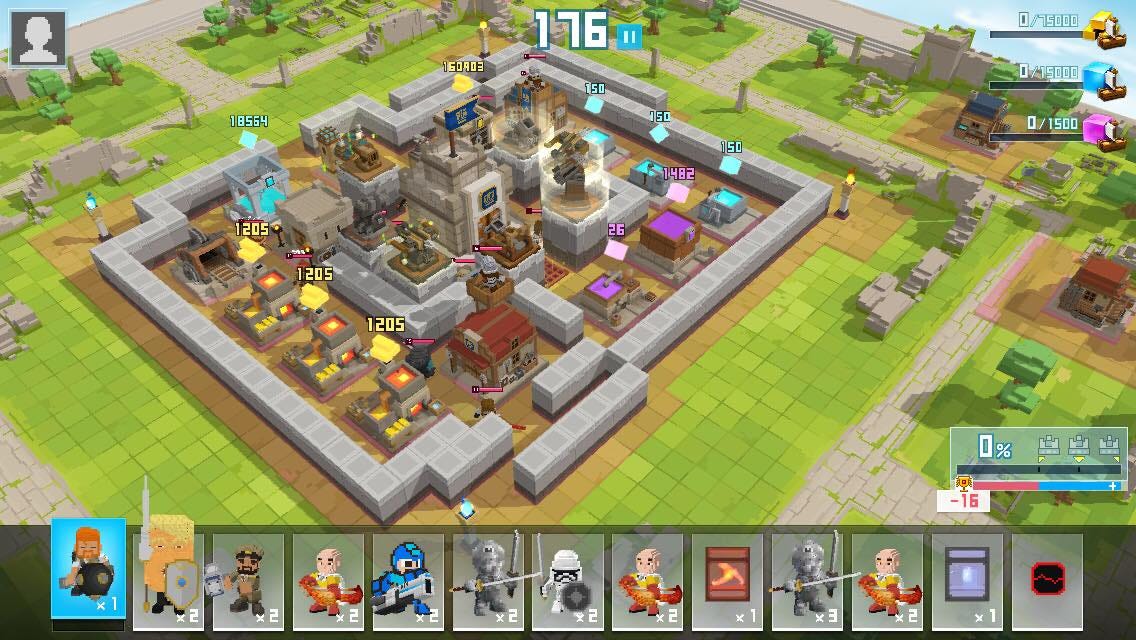Activate the red pickaxe card
Viewport: 1136px width, 640px height.
coord(727,573)
